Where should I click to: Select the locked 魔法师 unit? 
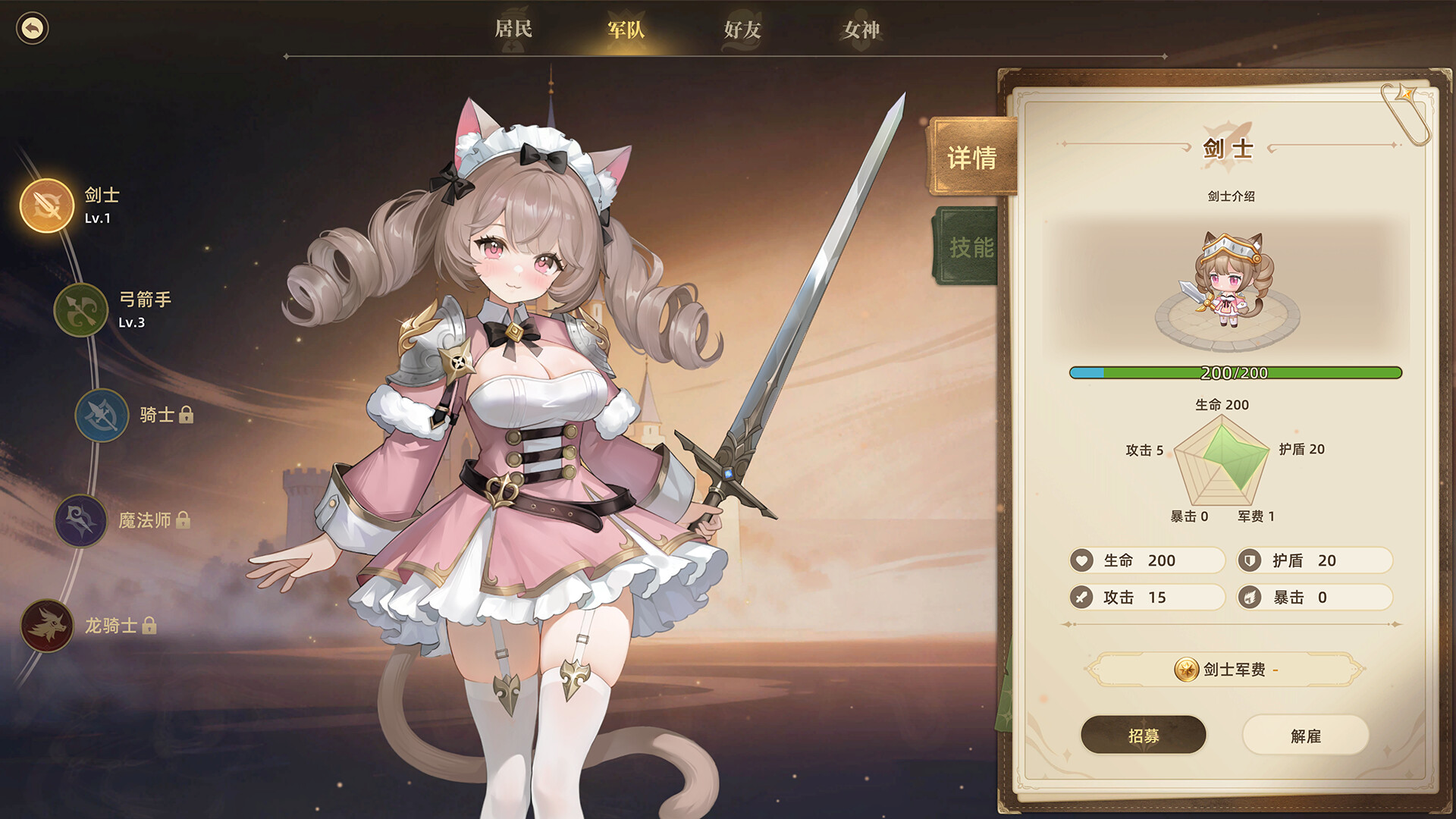81,520
